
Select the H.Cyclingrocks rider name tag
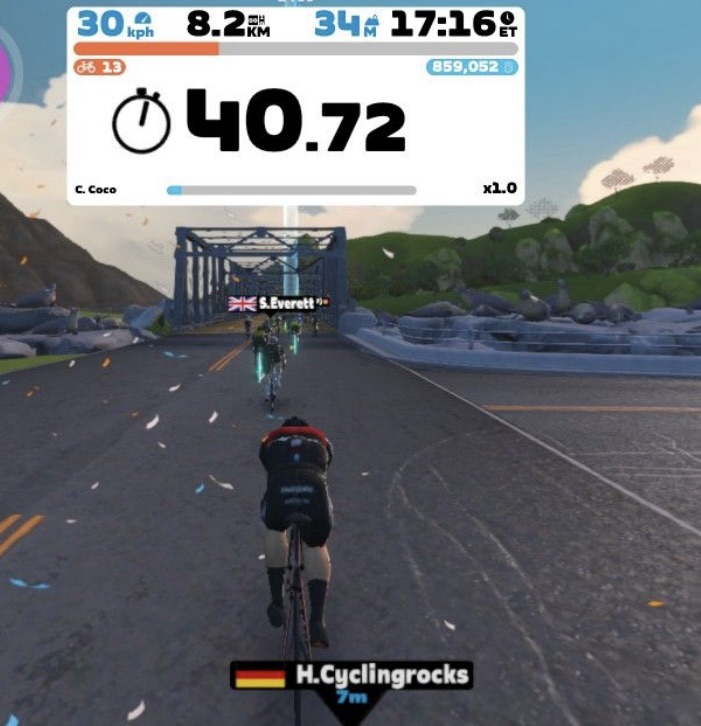pyautogui.click(x=351, y=678)
